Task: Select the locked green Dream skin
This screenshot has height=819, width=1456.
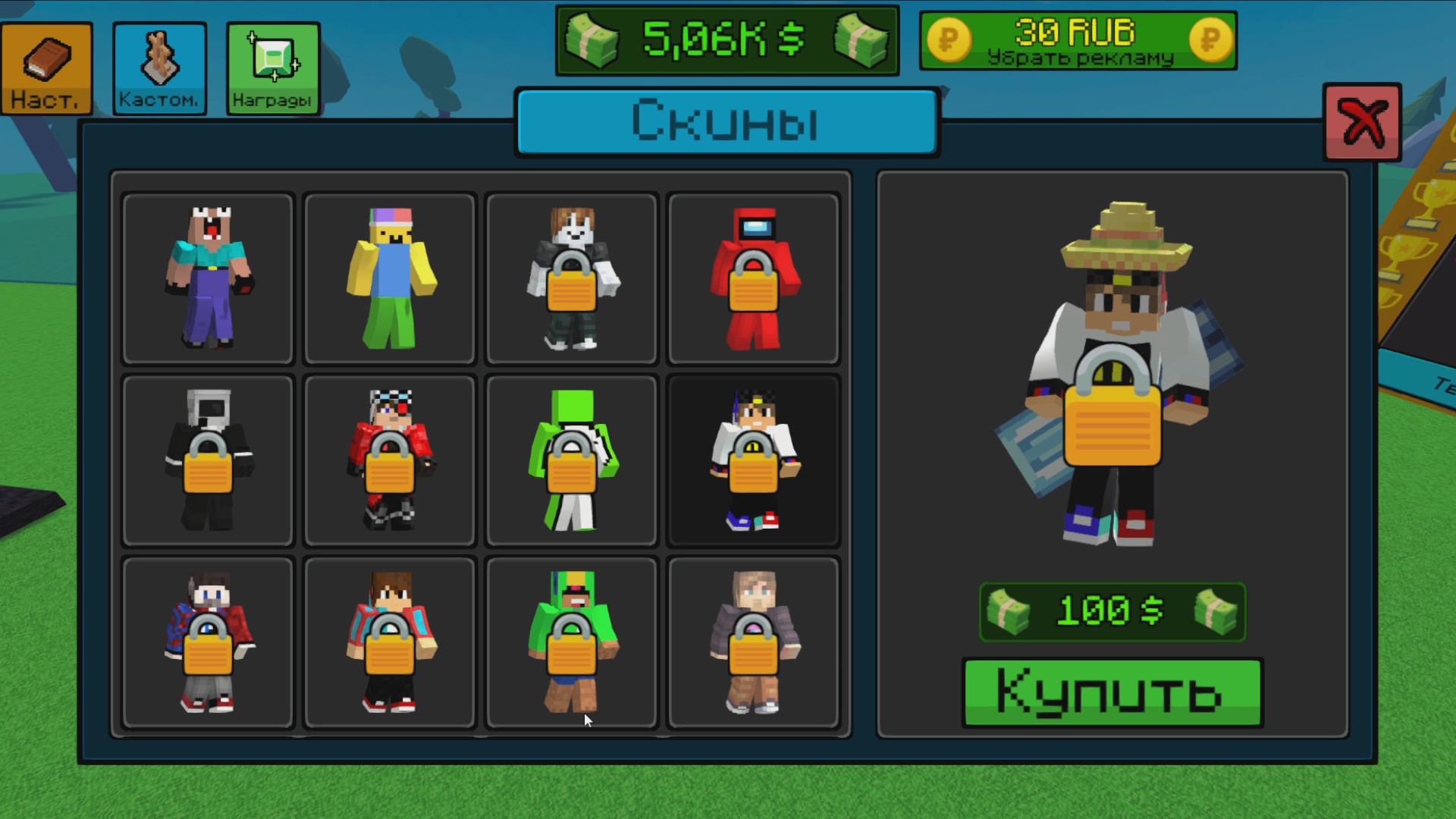Action: click(x=571, y=461)
